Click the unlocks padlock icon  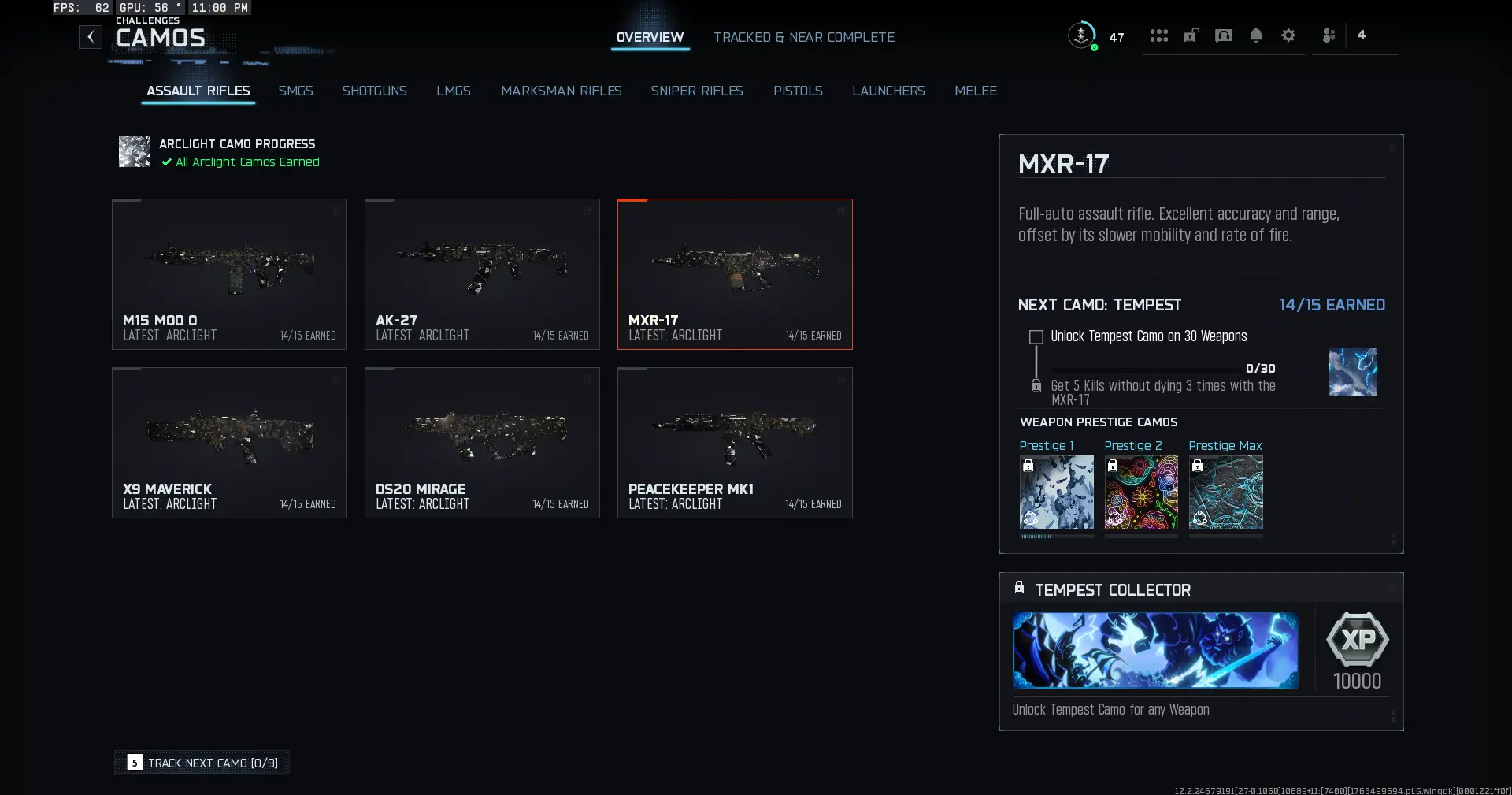pos(1191,35)
